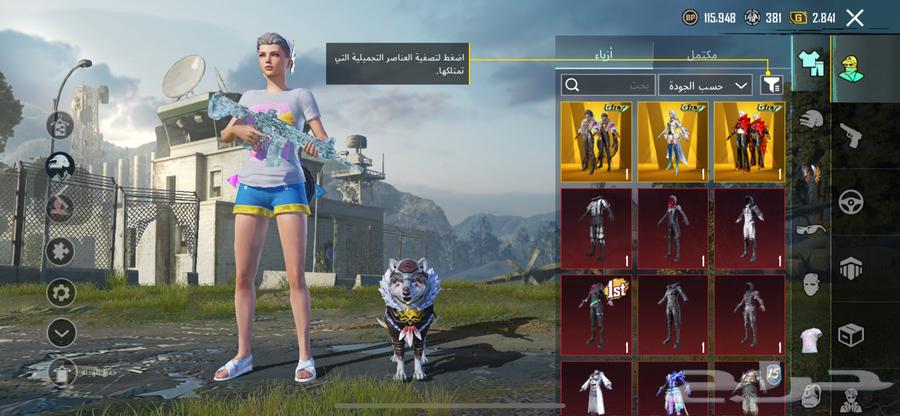Show the glasses subcategory
The height and width of the screenshot is (416, 900).
(811, 229)
